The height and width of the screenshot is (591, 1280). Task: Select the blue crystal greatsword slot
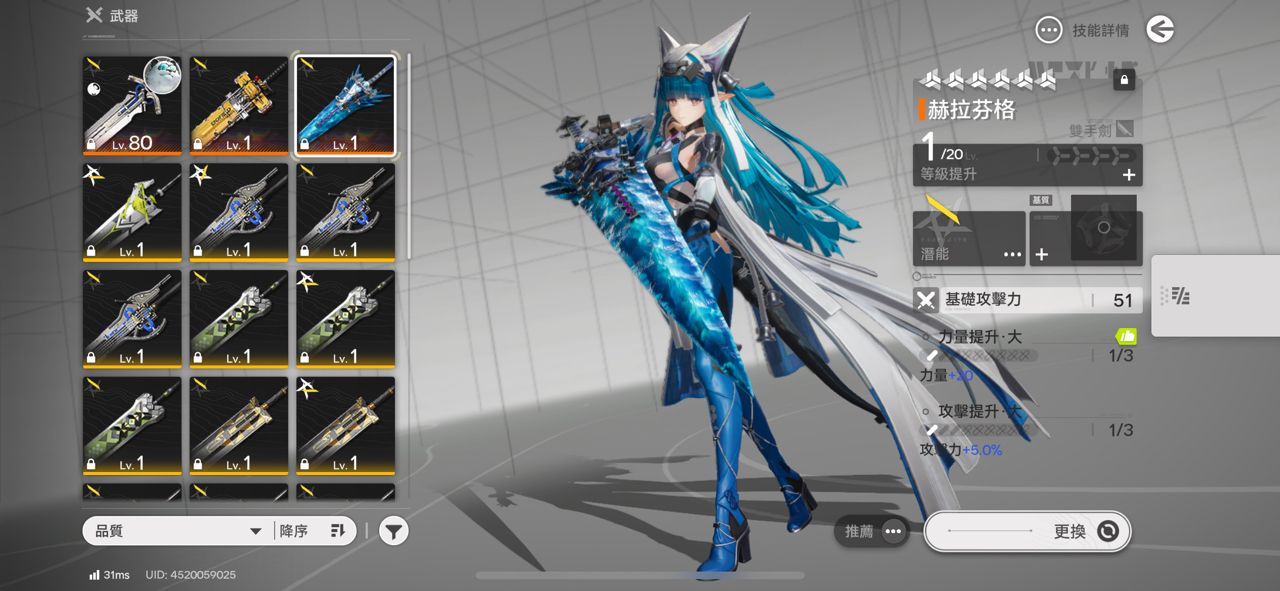346,105
